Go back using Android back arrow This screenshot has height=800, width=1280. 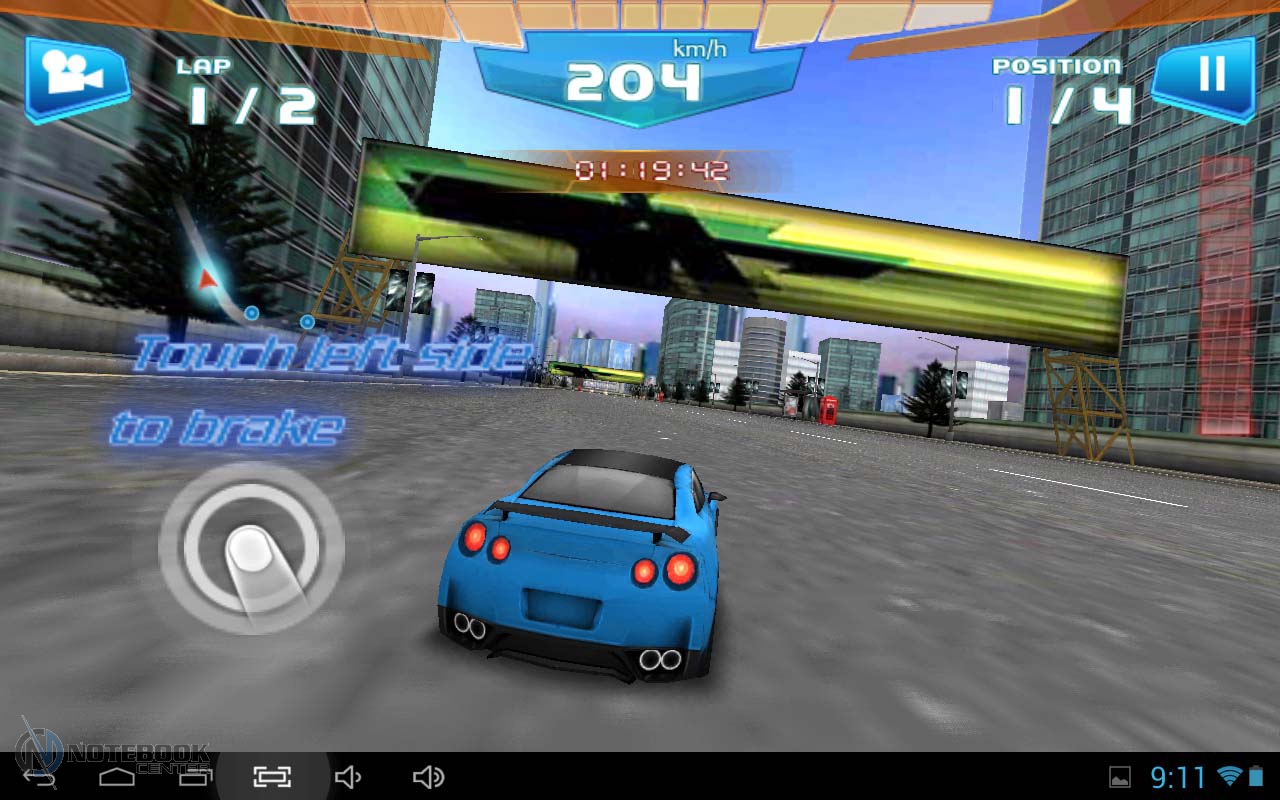pos(40,777)
